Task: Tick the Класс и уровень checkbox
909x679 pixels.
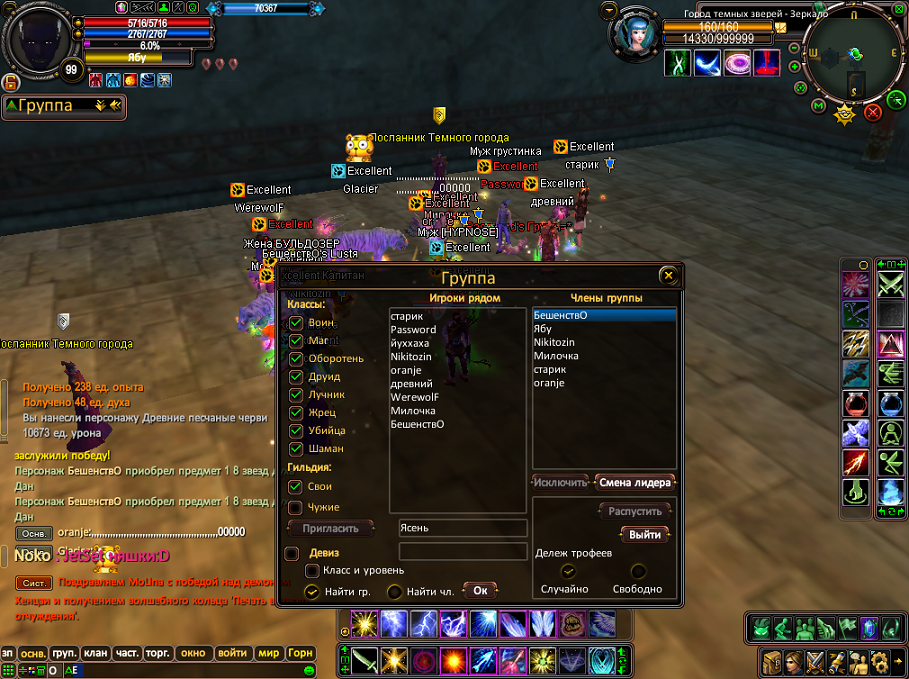Action: point(313,570)
